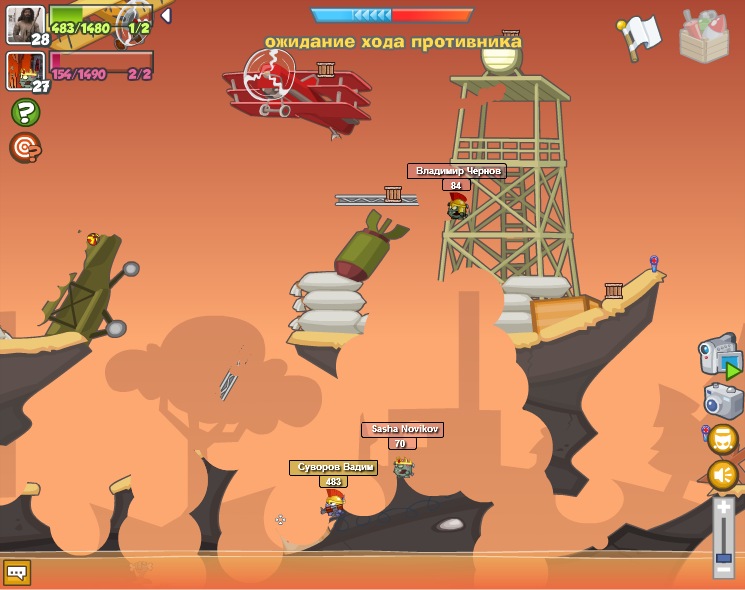Open the chat speech bubble
The height and width of the screenshot is (590, 745).
[17, 572]
